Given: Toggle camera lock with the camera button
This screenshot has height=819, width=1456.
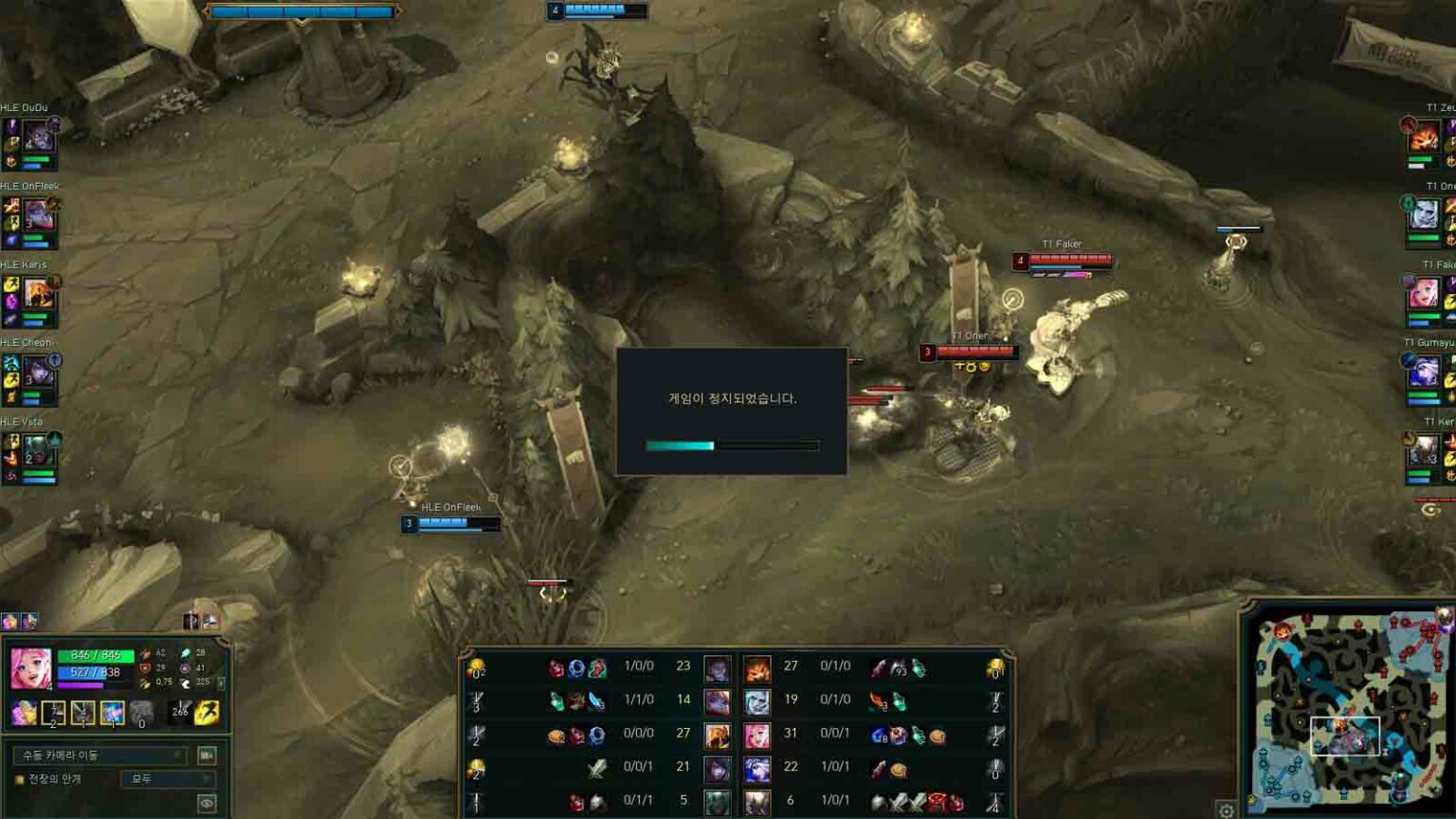Looking at the screenshot, I should click(207, 755).
